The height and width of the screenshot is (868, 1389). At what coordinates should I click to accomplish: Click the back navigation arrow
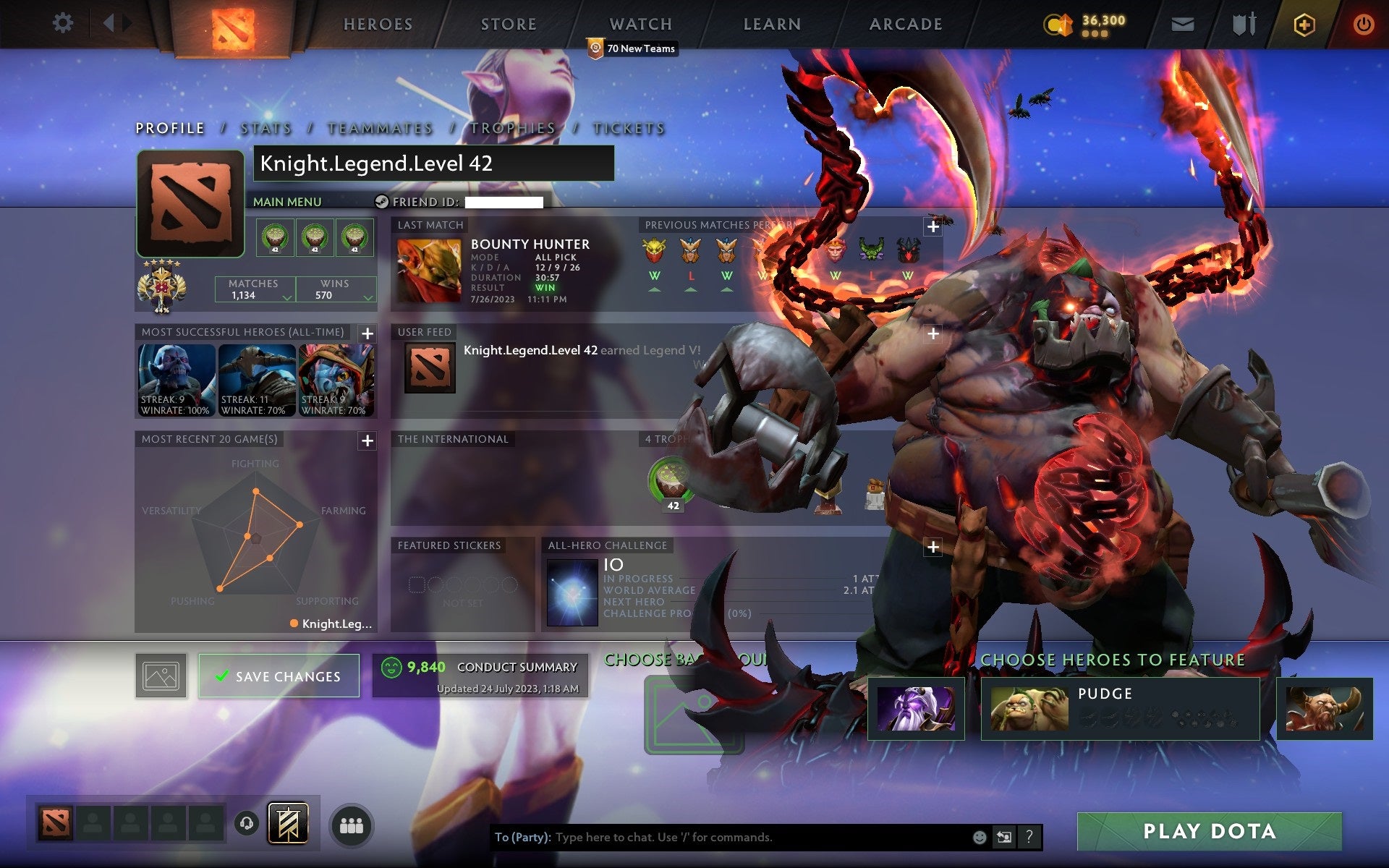coord(110,23)
